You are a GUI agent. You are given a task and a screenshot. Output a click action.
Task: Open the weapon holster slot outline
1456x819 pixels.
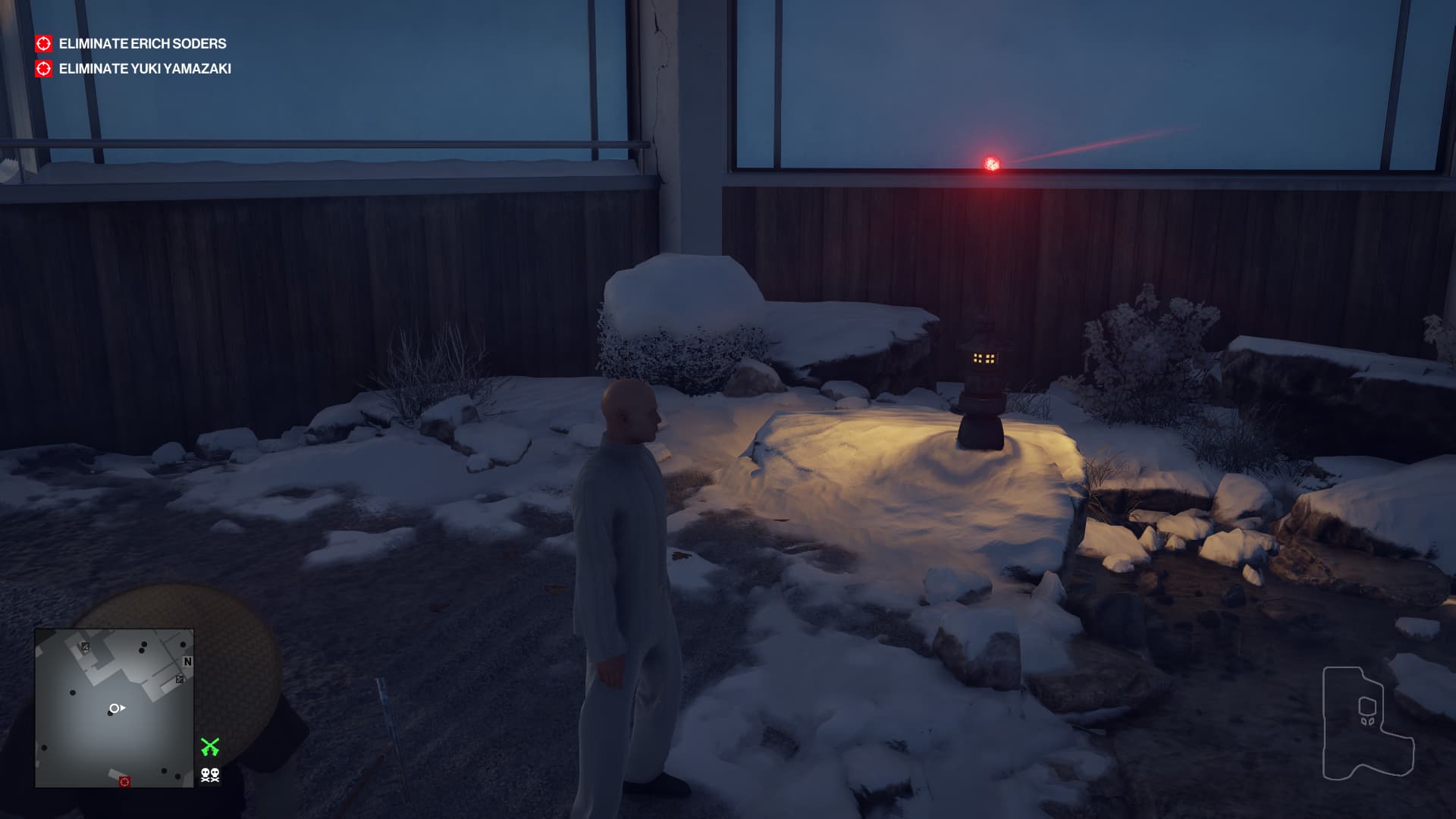click(x=1367, y=723)
